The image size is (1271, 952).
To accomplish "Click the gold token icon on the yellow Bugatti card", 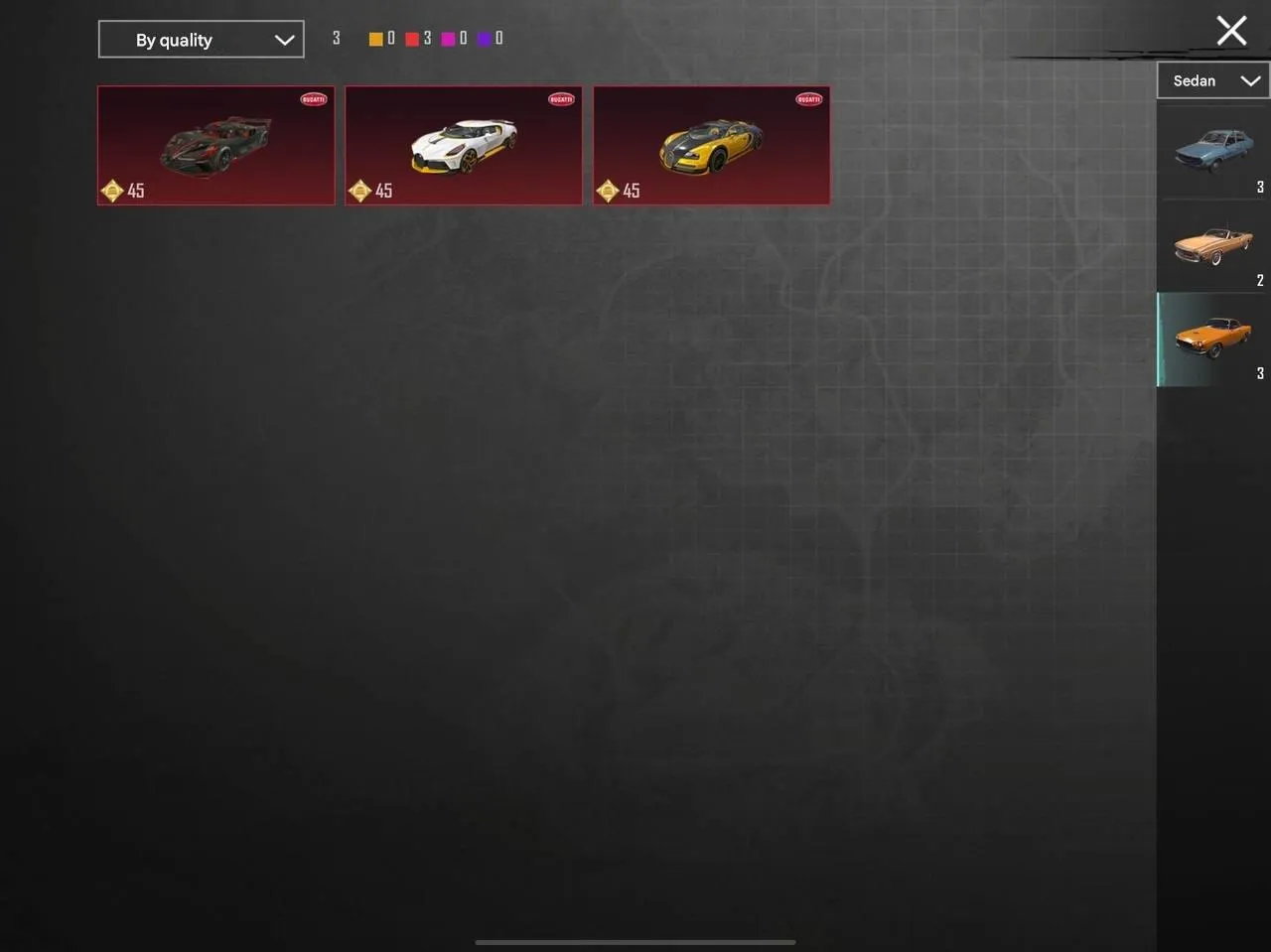I will pos(608,191).
